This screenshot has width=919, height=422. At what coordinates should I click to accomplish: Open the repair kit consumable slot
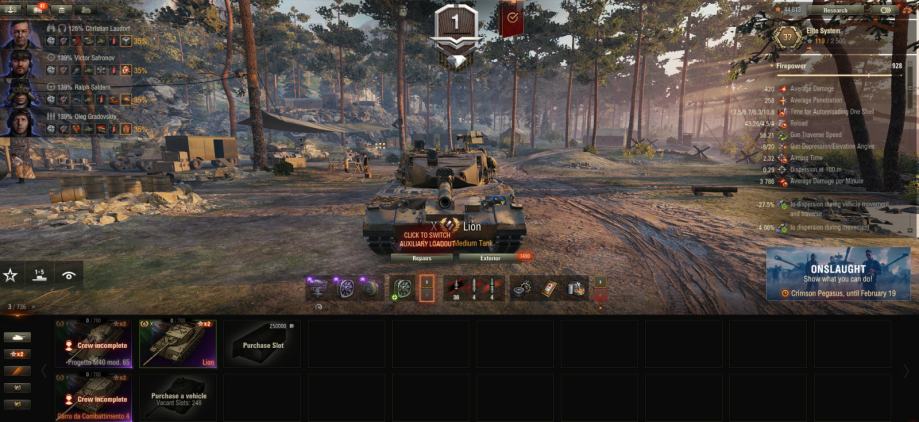pos(520,288)
